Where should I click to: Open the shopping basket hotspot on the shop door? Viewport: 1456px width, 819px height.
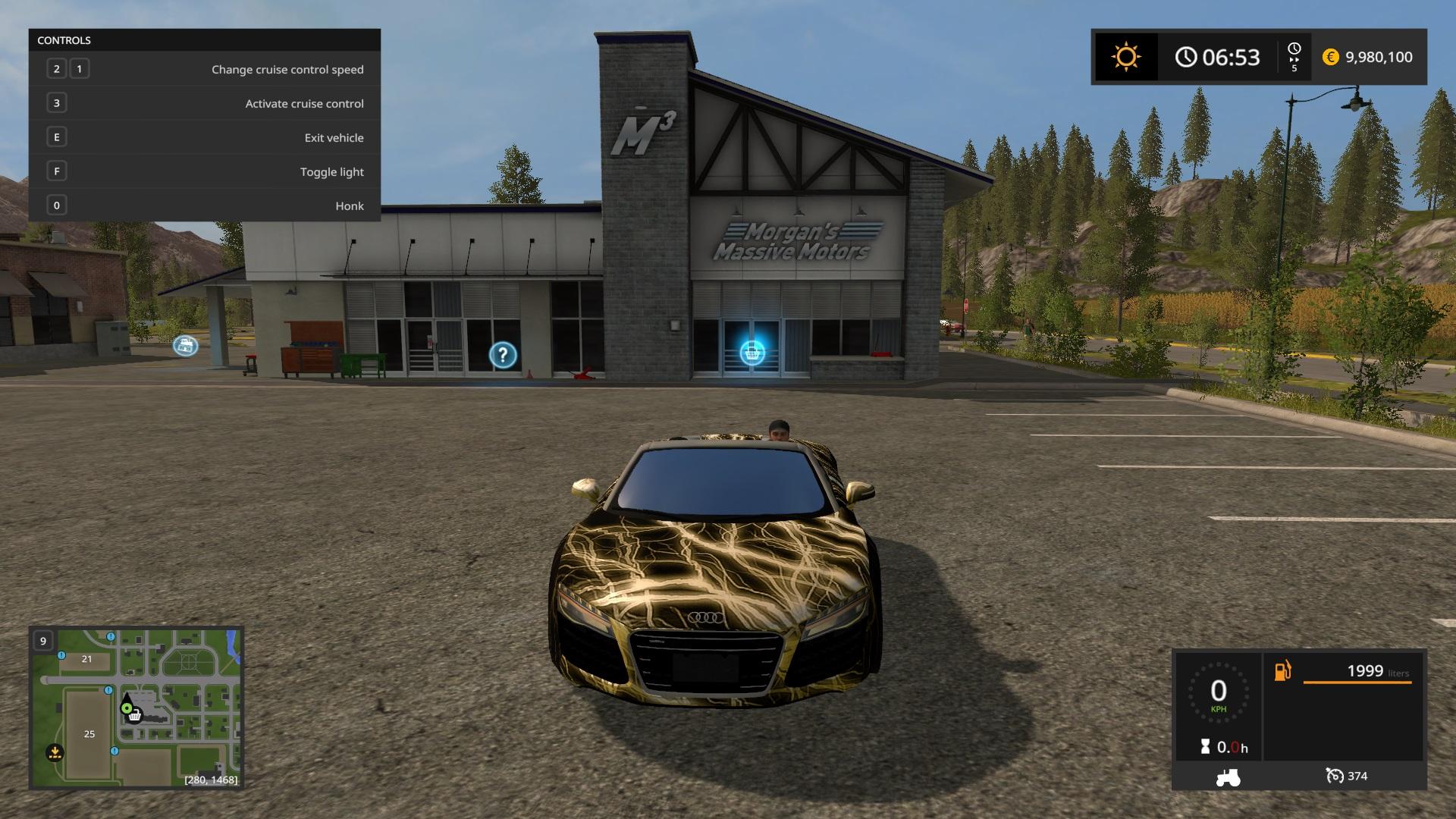tap(752, 351)
